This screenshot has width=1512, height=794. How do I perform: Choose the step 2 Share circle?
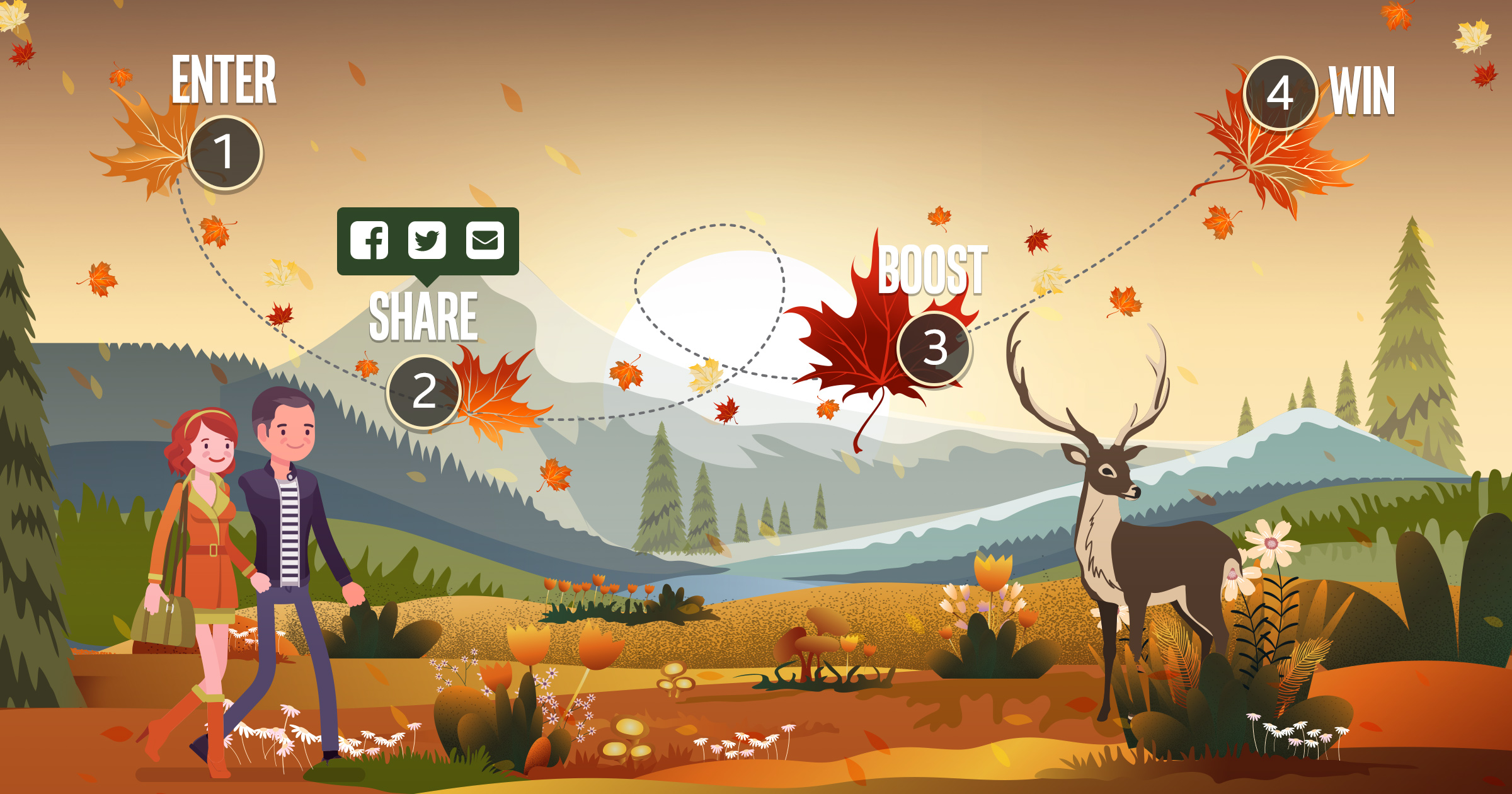(423, 391)
